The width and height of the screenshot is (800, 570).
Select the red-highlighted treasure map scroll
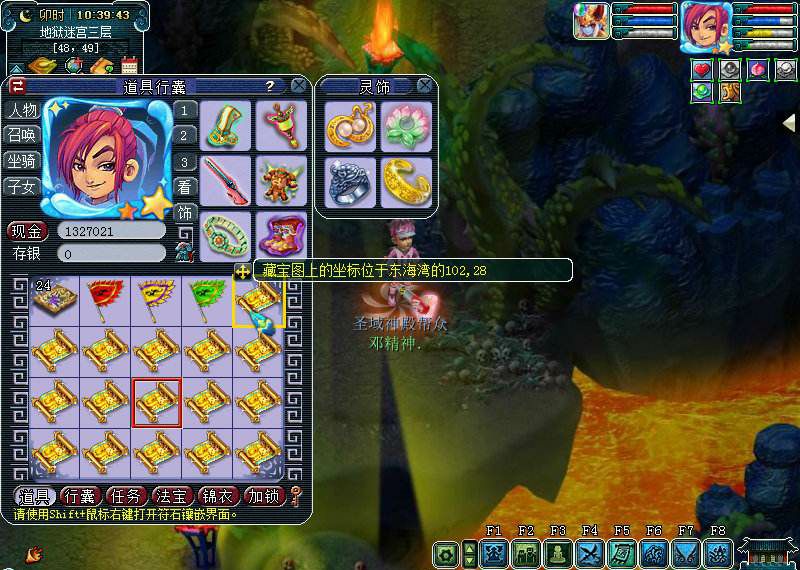point(157,402)
